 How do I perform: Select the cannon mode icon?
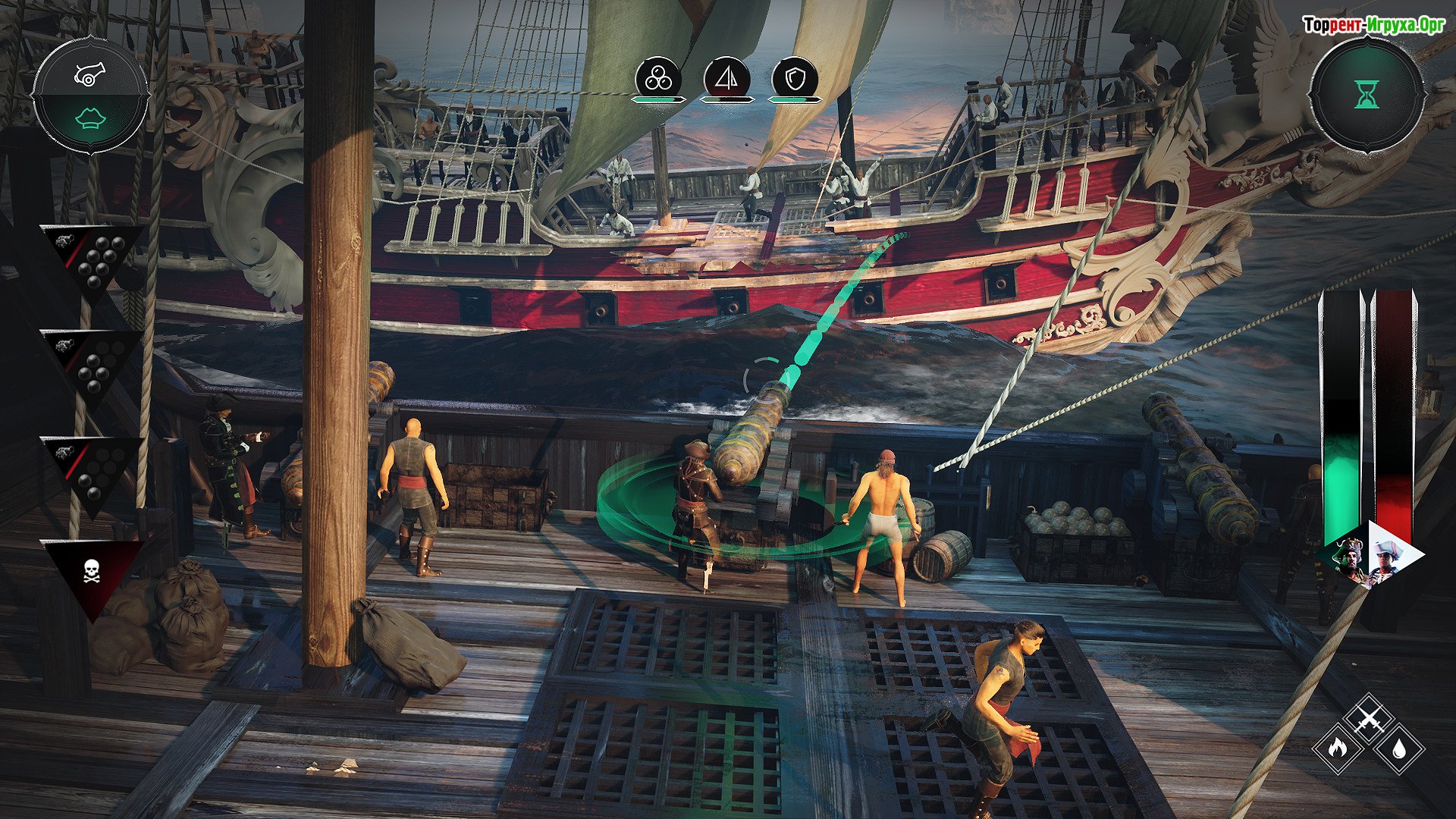pos(90,74)
